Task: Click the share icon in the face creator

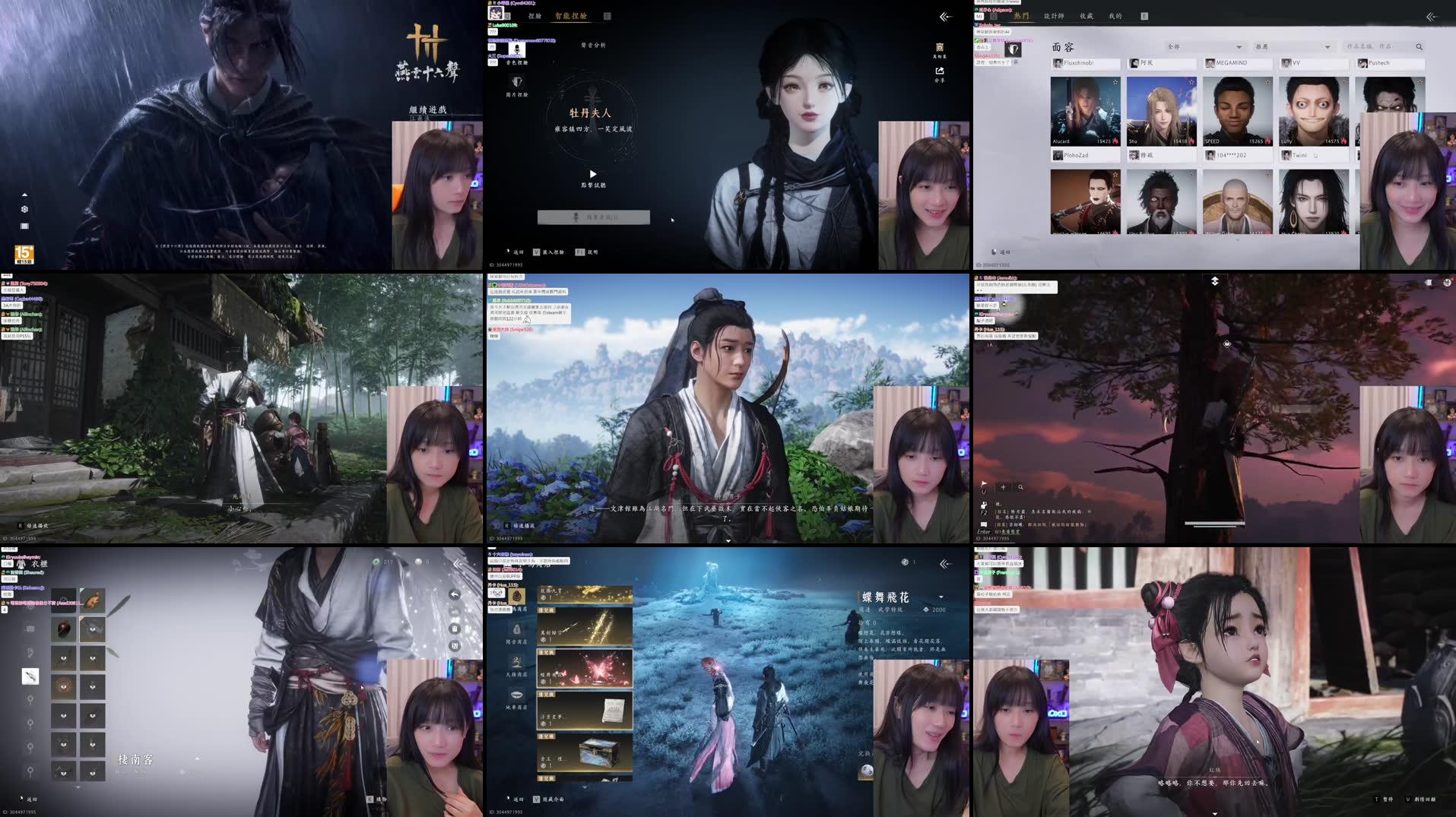Action: click(940, 71)
